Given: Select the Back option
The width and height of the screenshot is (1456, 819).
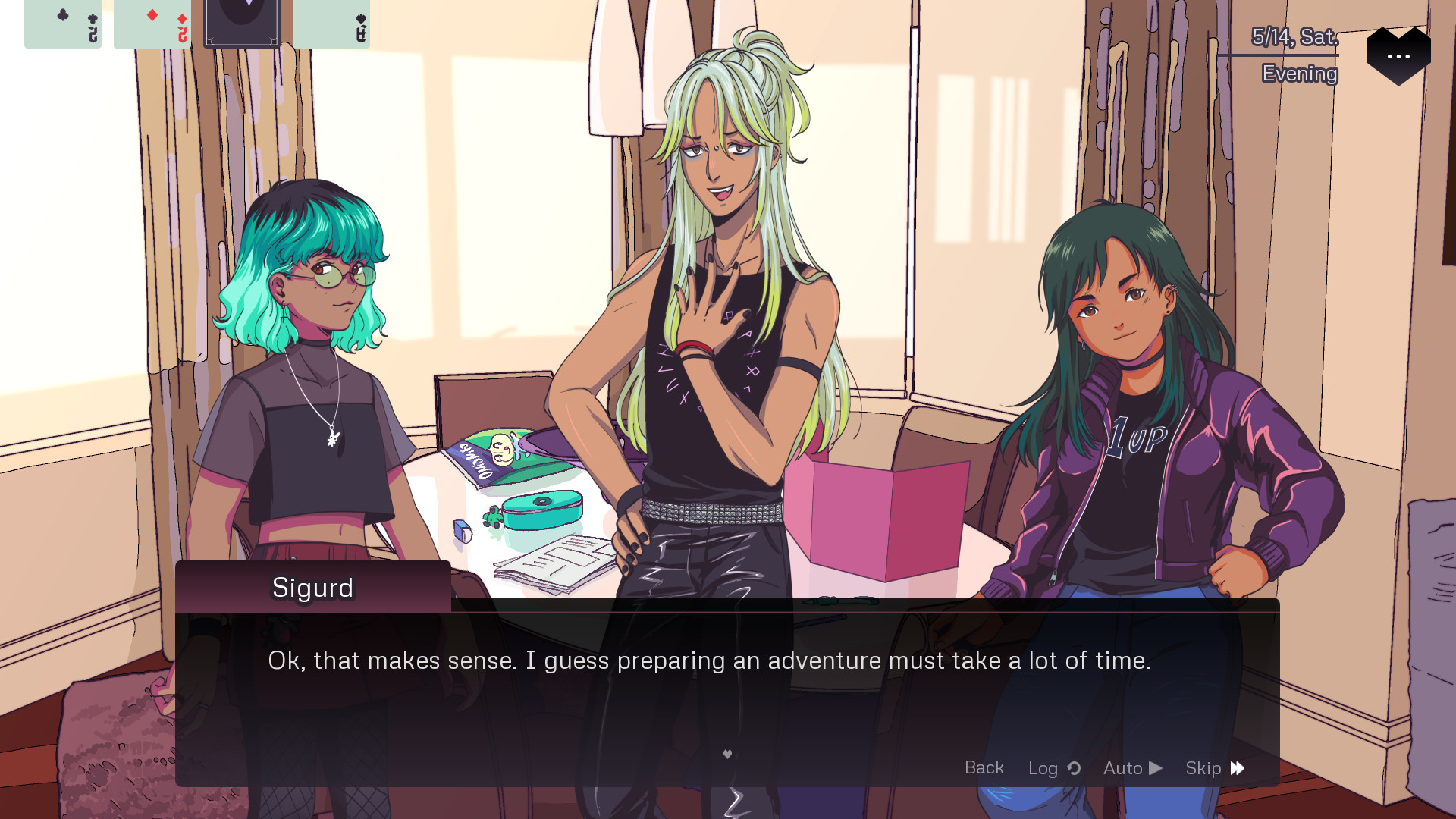Looking at the screenshot, I should coord(984,768).
